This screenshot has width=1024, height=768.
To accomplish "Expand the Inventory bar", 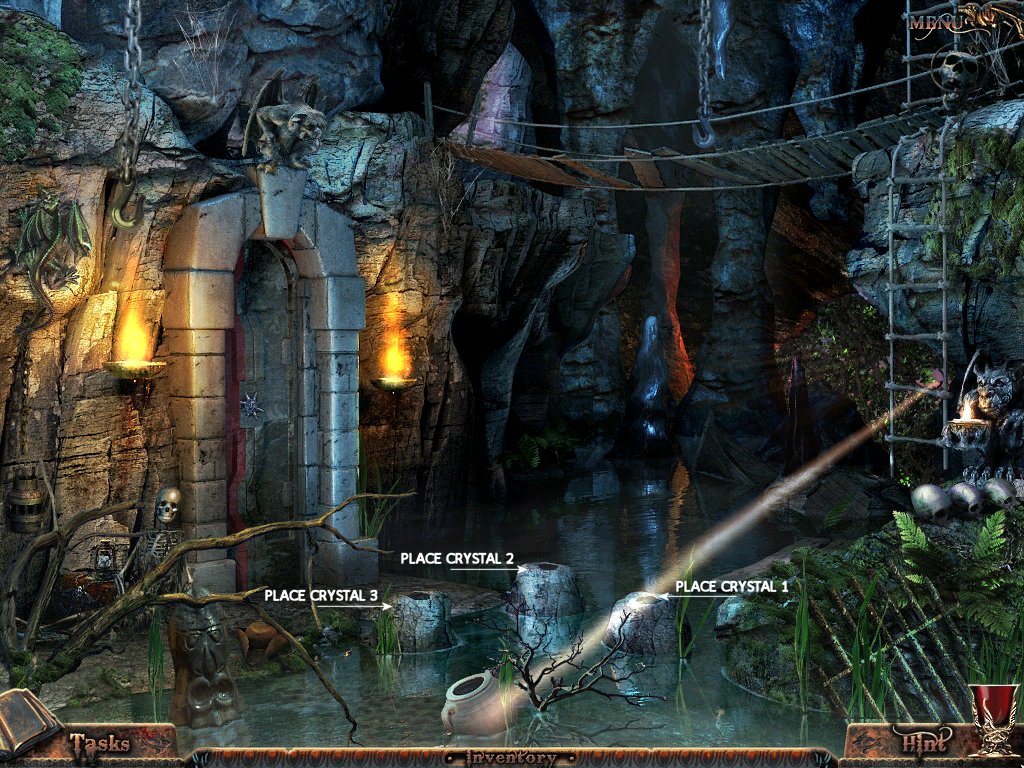I will coord(512,758).
